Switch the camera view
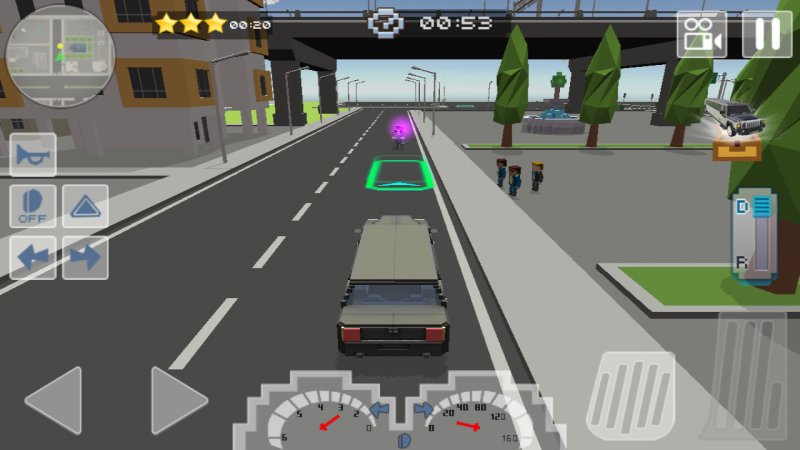 [702, 34]
